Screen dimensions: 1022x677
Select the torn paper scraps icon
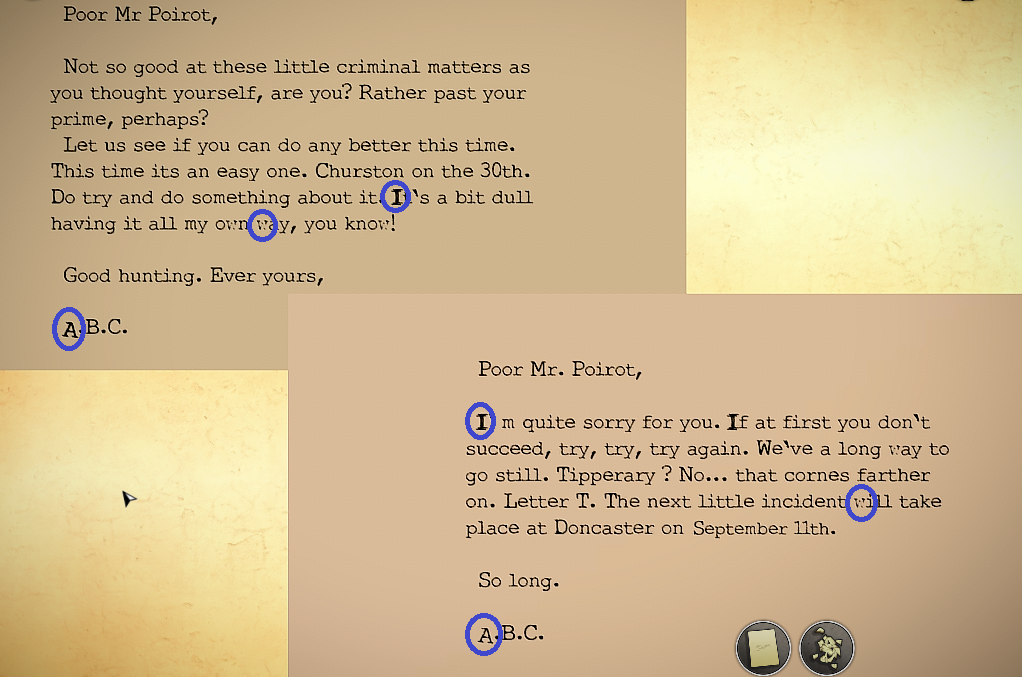pos(827,647)
